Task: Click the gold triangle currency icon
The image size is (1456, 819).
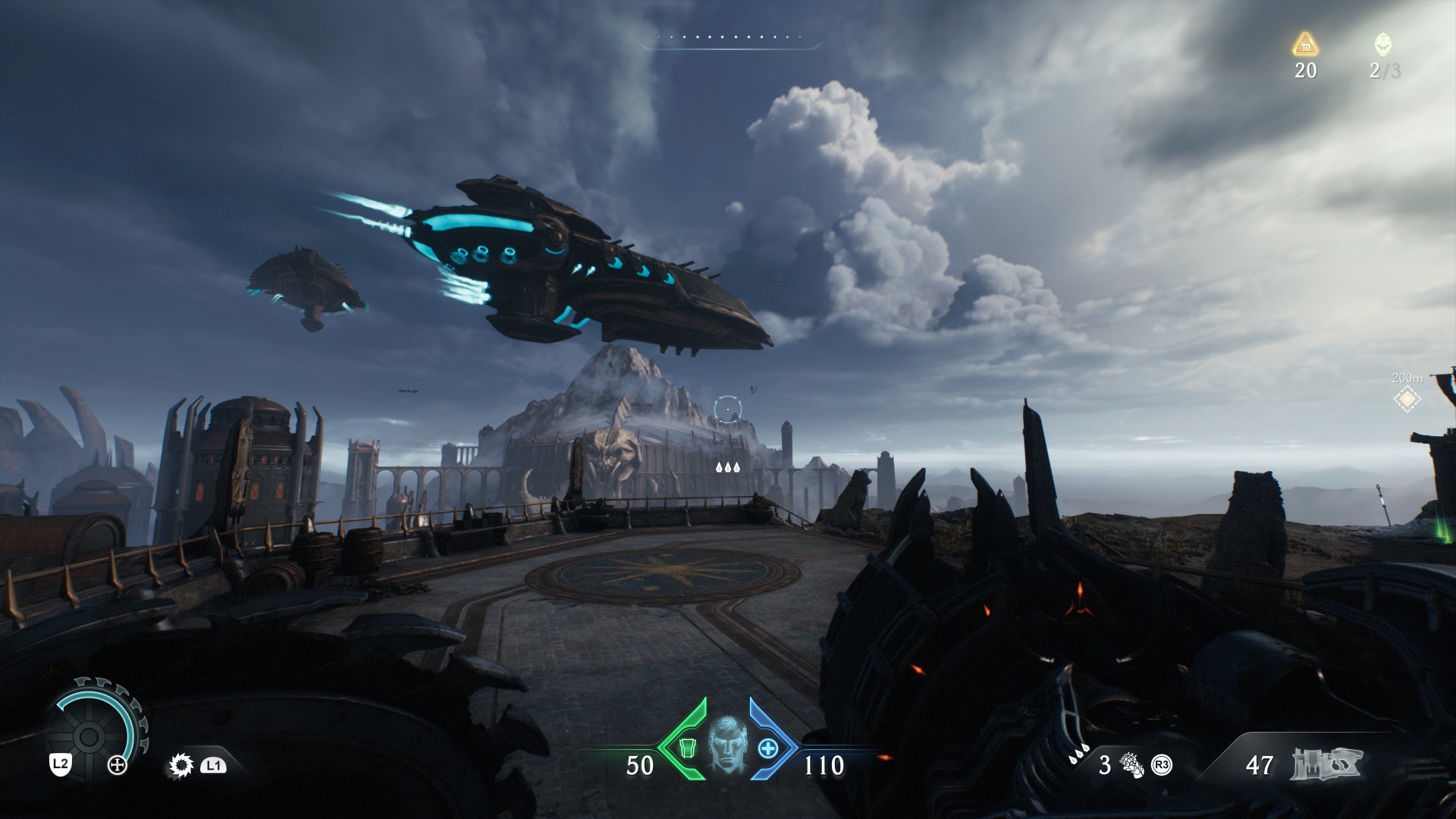Action: [x=1305, y=45]
